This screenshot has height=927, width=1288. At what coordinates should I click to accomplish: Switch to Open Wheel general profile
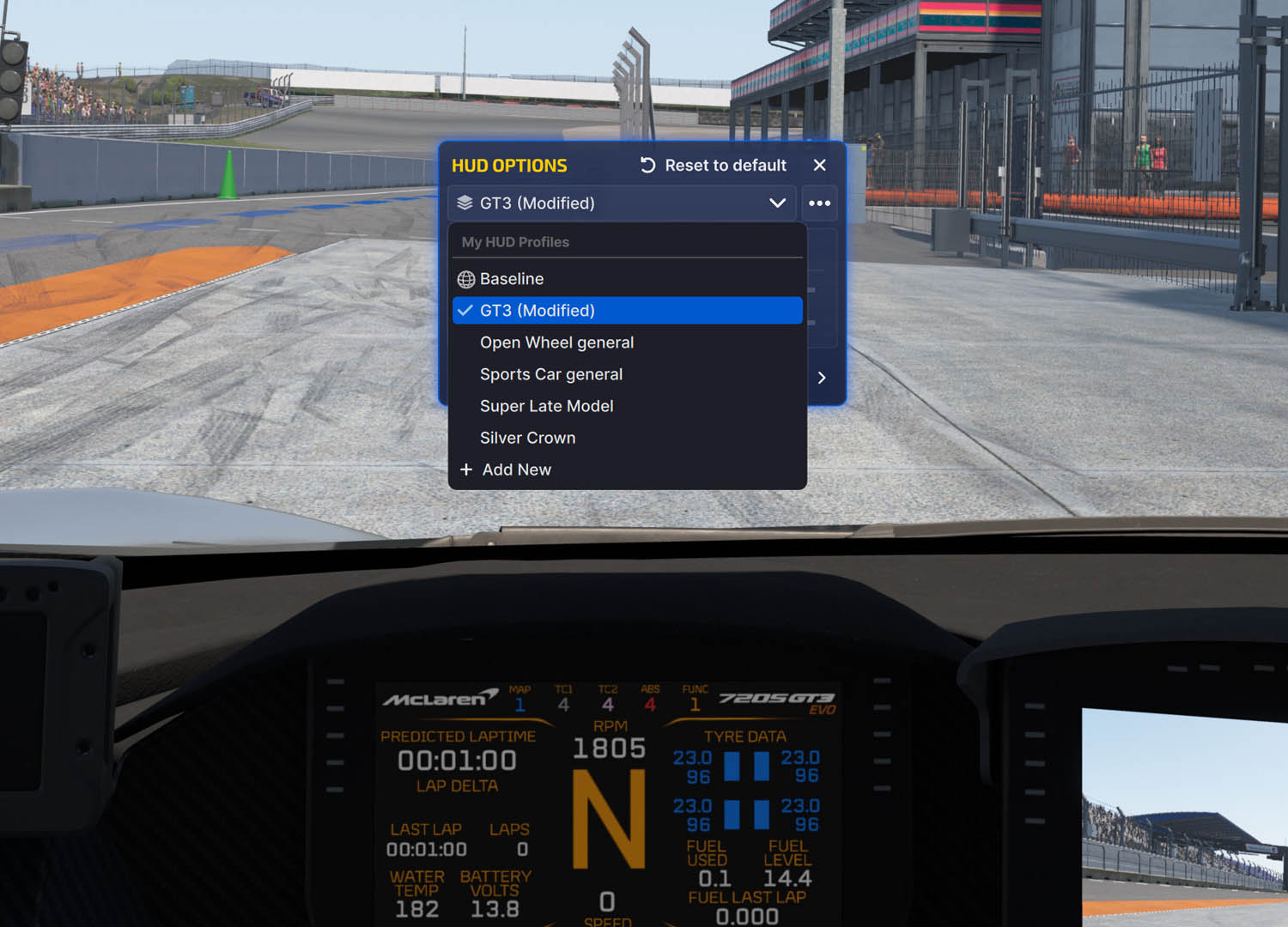[556, 342]
